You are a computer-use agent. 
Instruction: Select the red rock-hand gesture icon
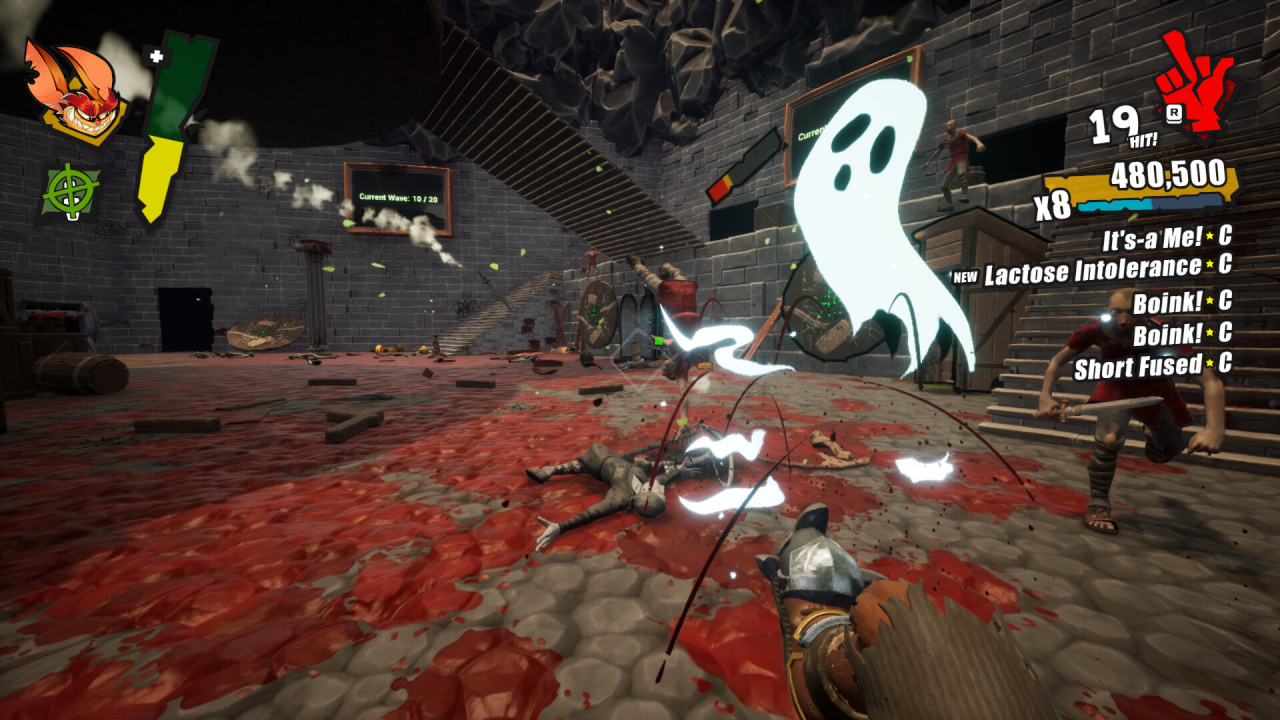[1195, 82]
